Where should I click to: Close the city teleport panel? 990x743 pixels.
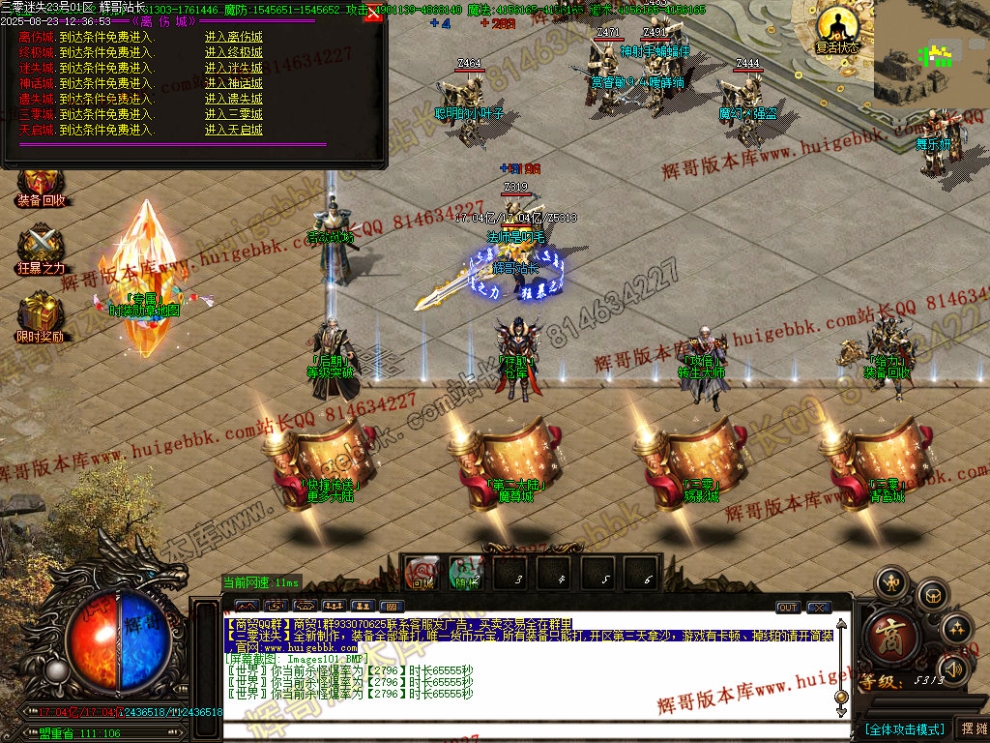374,14
